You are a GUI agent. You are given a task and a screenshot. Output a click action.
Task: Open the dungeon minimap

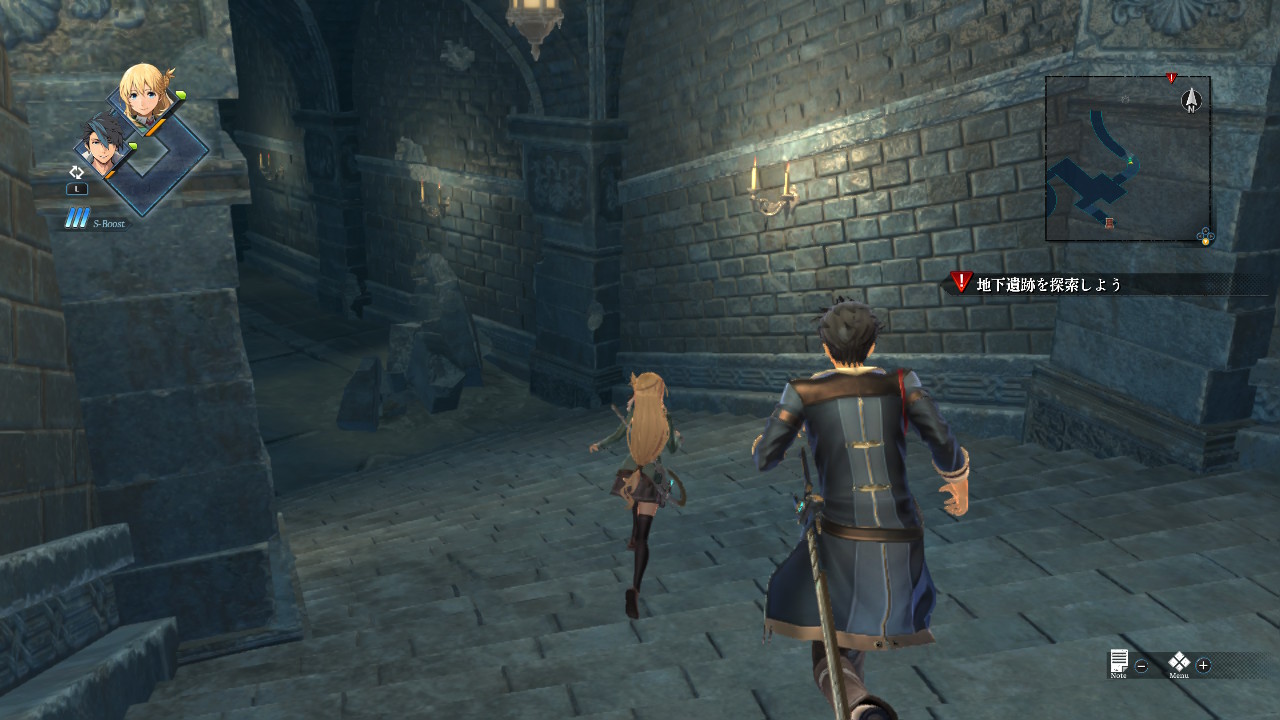pos(1127,160)
